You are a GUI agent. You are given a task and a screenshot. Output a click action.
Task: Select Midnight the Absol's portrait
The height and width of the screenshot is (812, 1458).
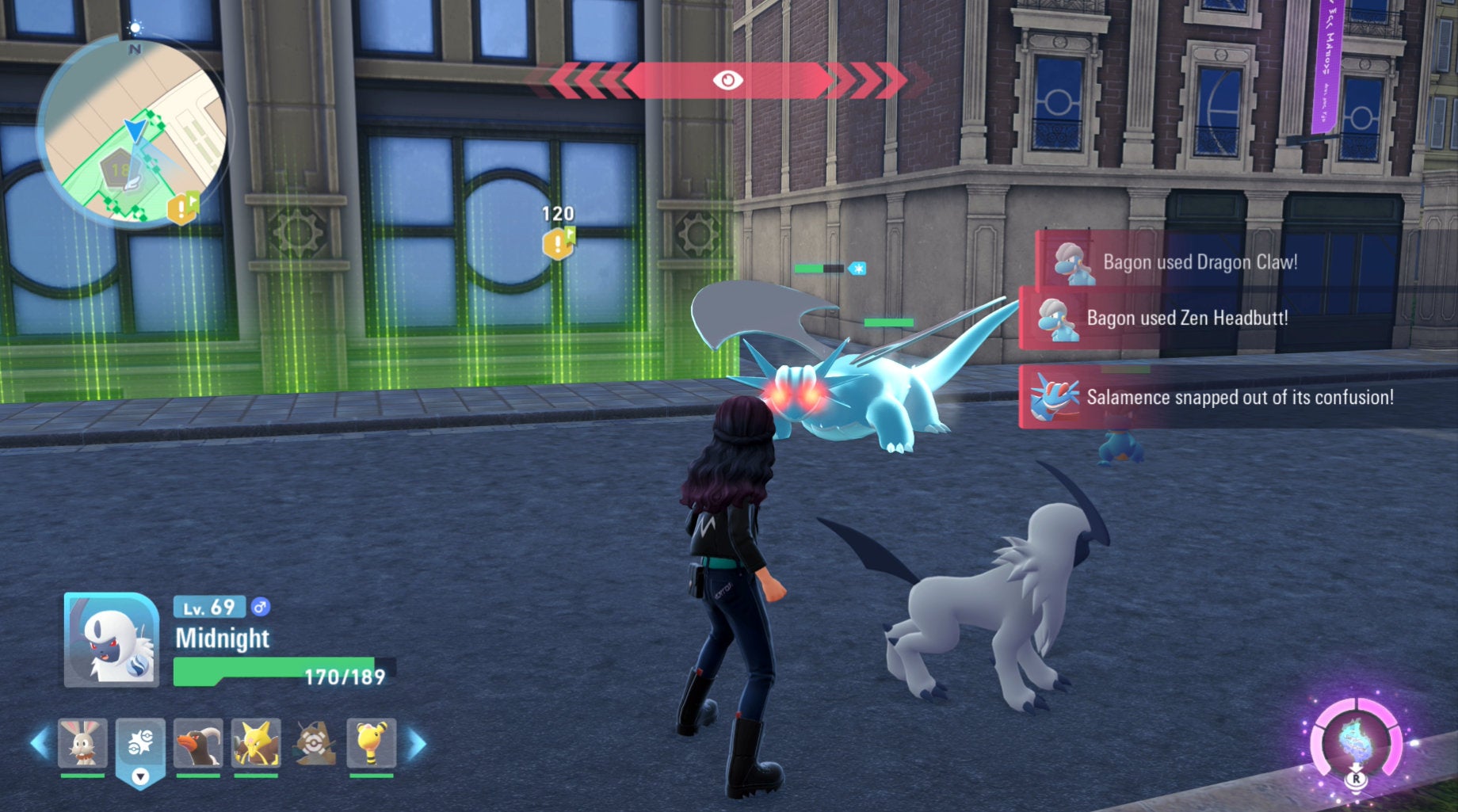(111, 640)
